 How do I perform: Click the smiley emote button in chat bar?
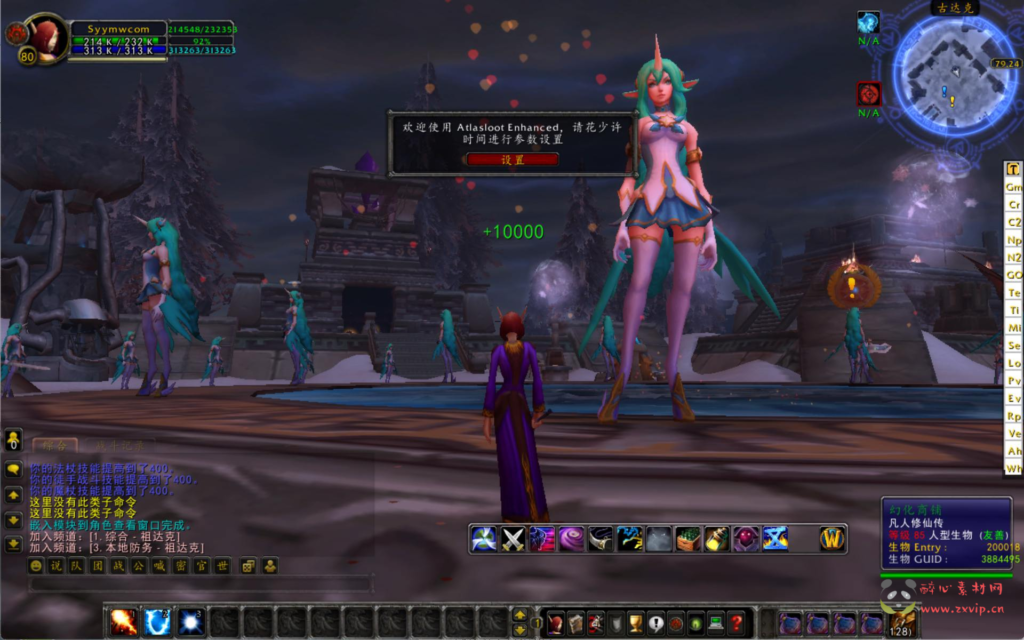pos(37,566)
